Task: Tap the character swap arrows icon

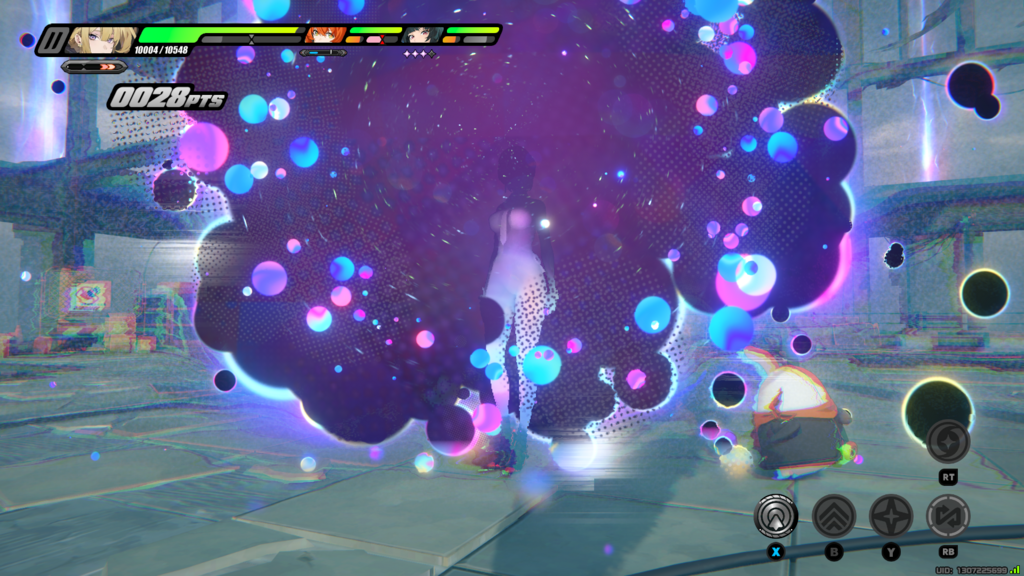Action: point(947,517)
